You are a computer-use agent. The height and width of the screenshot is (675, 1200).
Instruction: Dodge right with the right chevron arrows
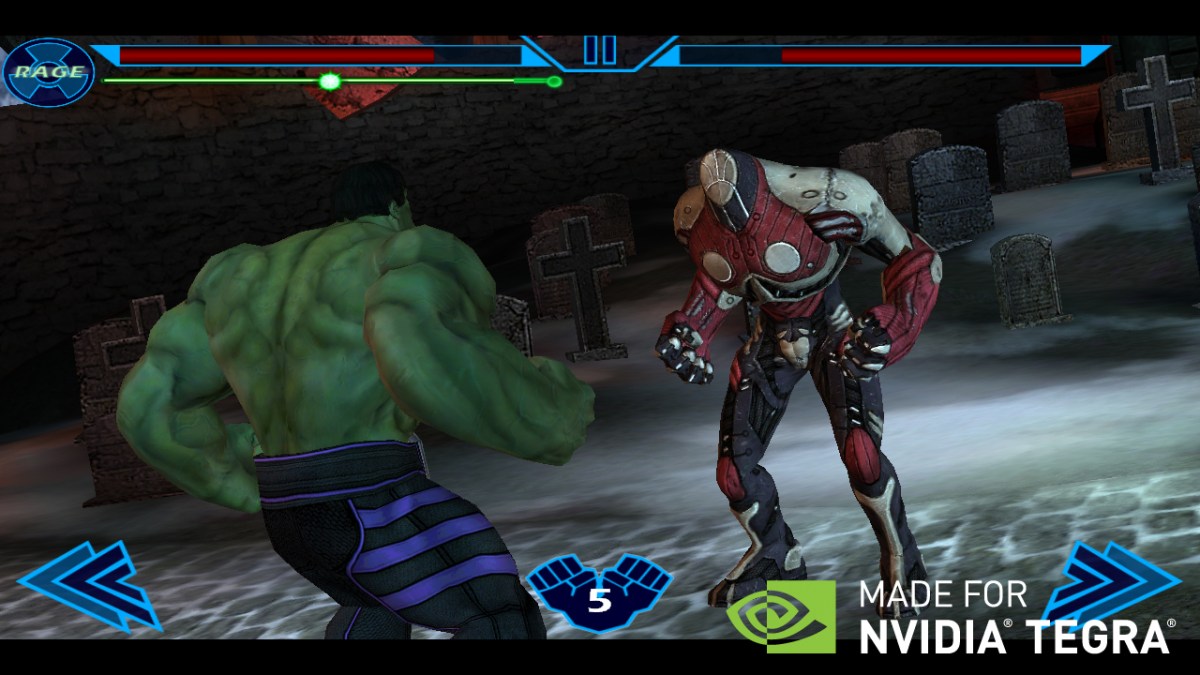(1112, 583)
